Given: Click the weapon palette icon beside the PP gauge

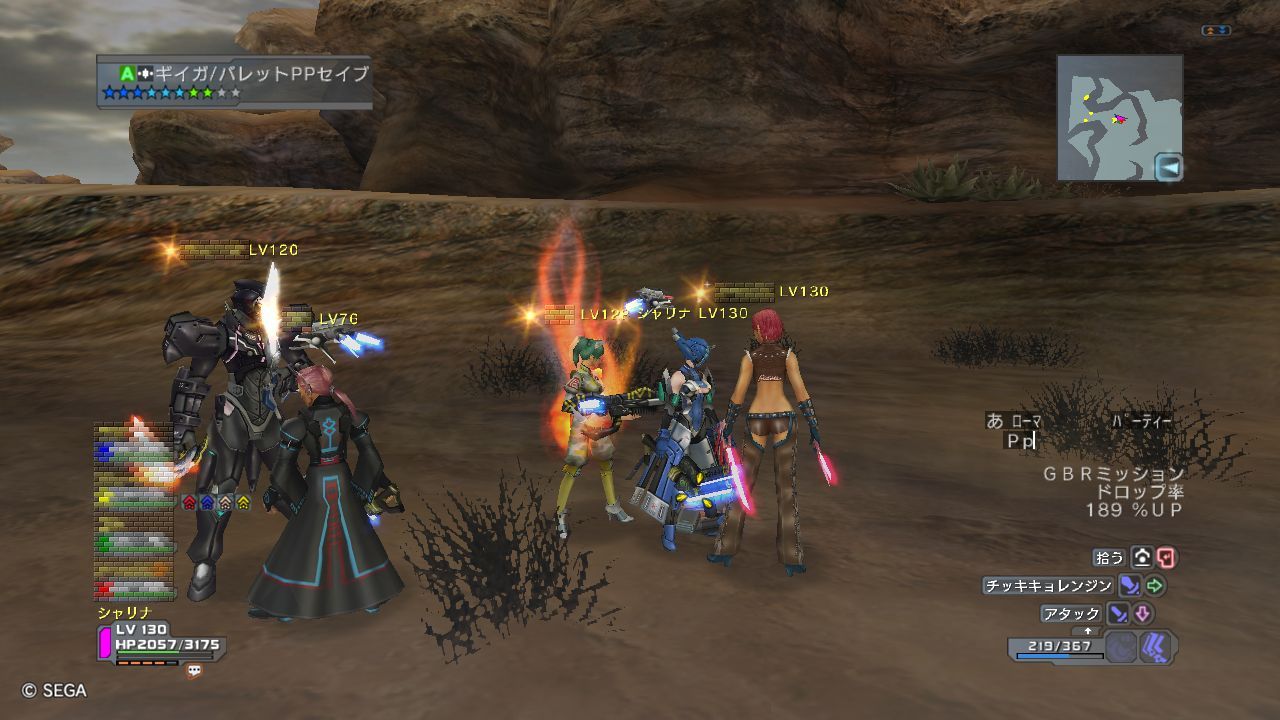Looking at the screenshot, I should pyautogui.click(x=1157, y=648).
